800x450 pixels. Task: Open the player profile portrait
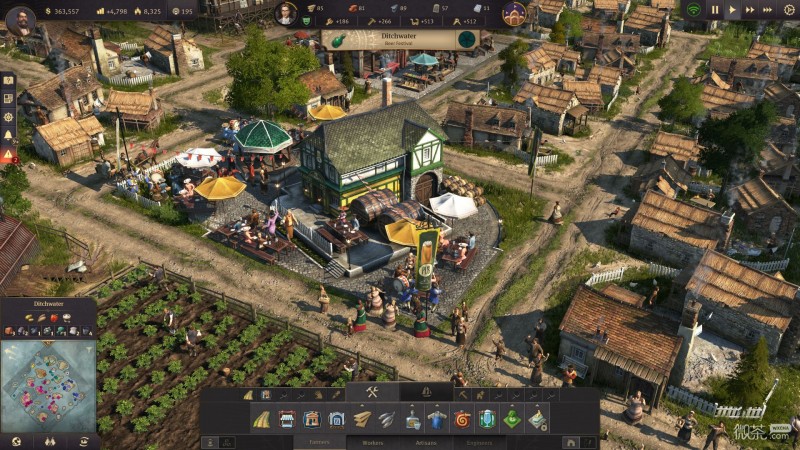click(x=19, y=16)
